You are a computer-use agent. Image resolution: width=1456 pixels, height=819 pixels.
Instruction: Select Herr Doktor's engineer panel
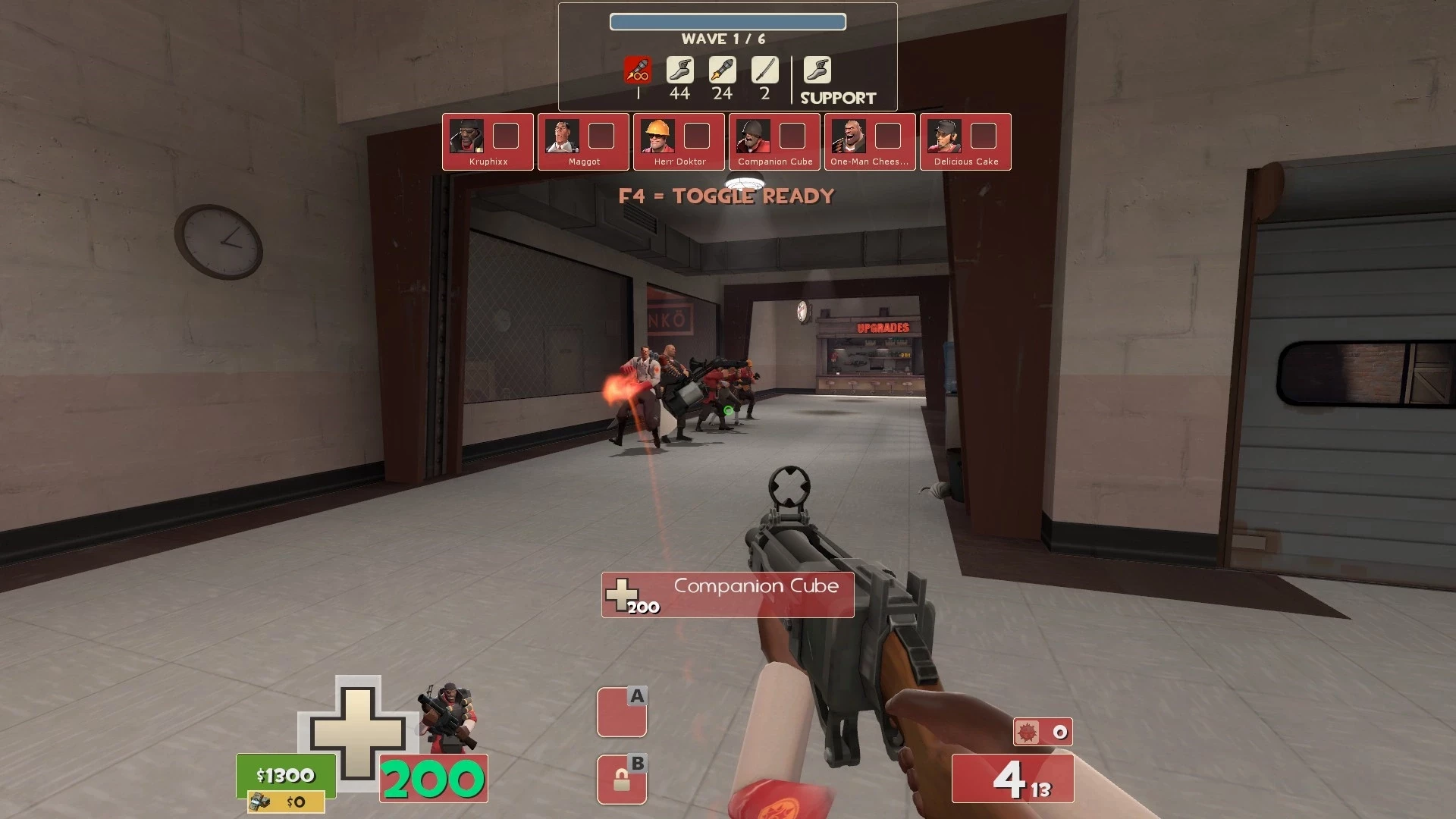pos(679,142)
